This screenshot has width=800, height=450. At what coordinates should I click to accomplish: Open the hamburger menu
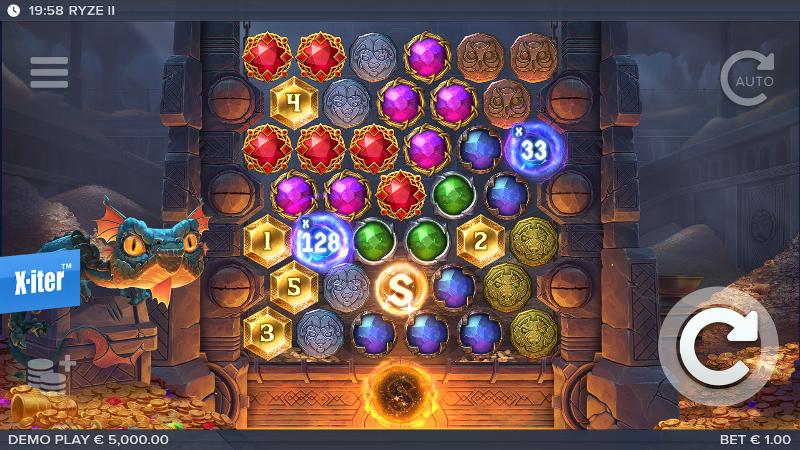pos(49,72)
